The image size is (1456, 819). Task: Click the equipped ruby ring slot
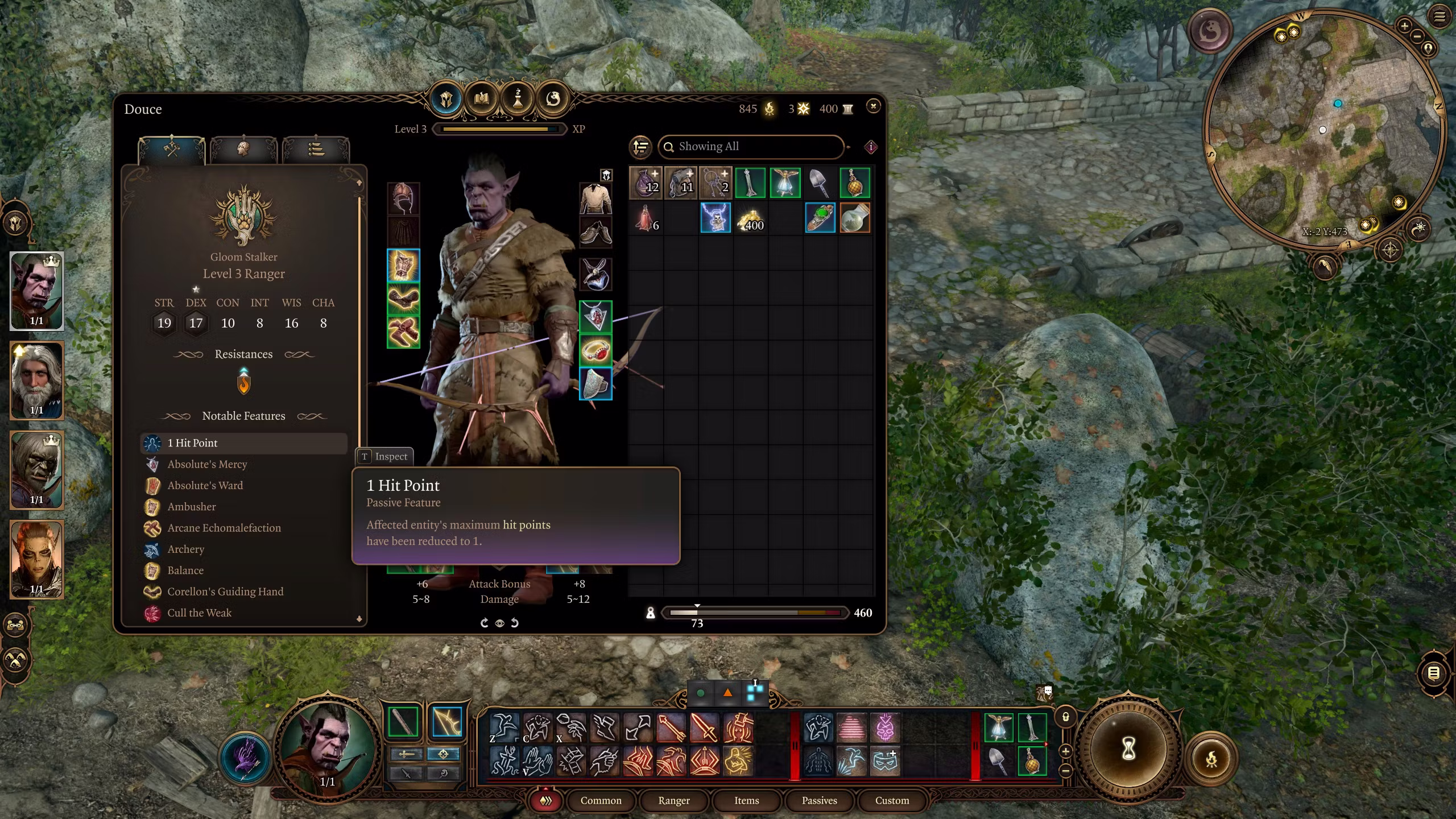coord(595,349)
